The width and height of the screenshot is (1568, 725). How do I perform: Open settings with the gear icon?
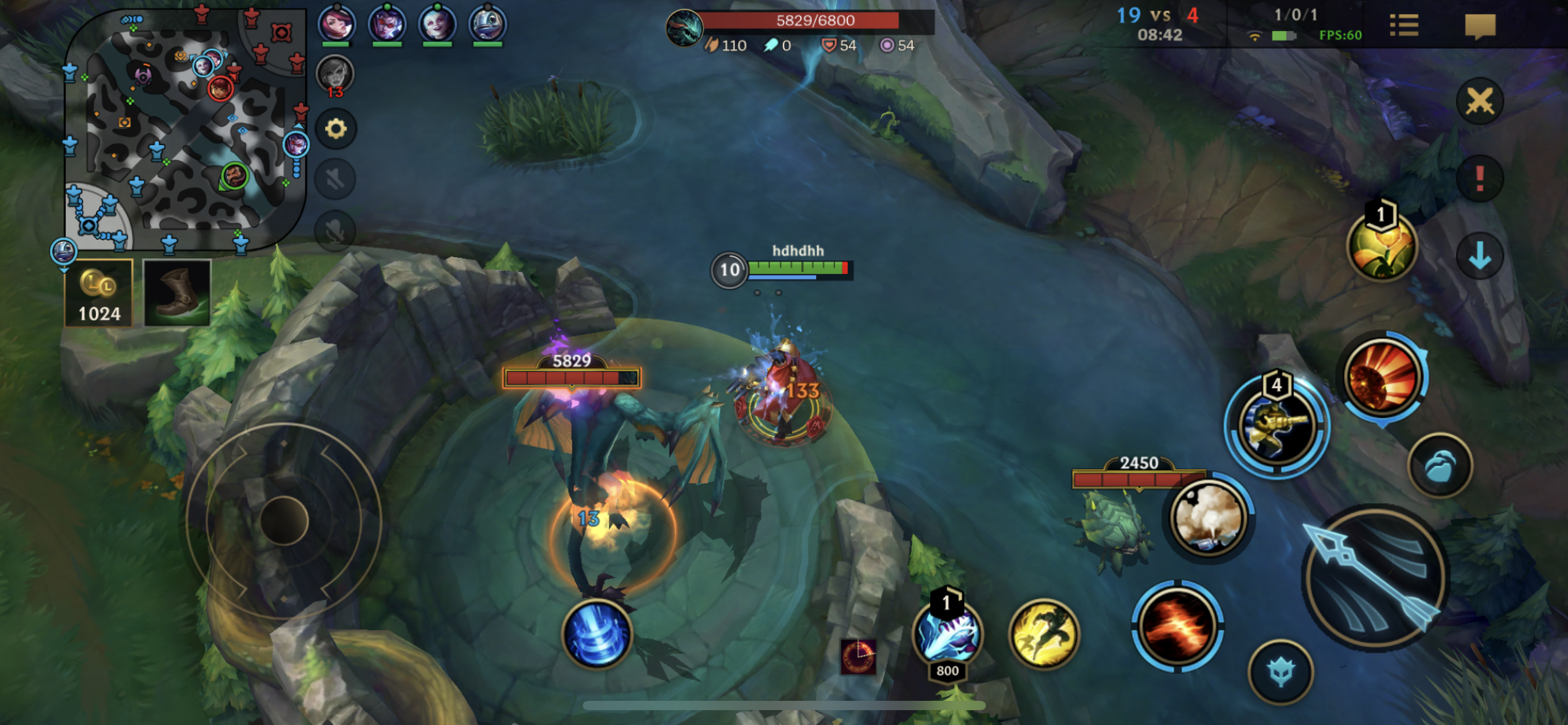pos(336,129)
